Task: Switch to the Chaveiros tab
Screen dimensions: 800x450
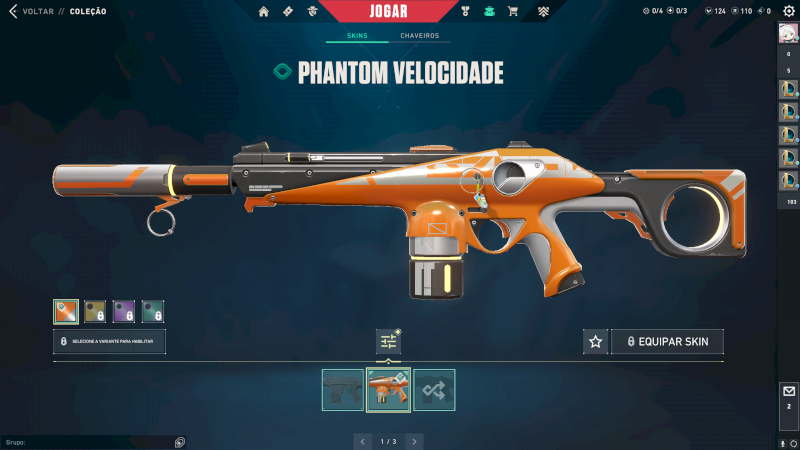Action: click(x=419, y=36)
